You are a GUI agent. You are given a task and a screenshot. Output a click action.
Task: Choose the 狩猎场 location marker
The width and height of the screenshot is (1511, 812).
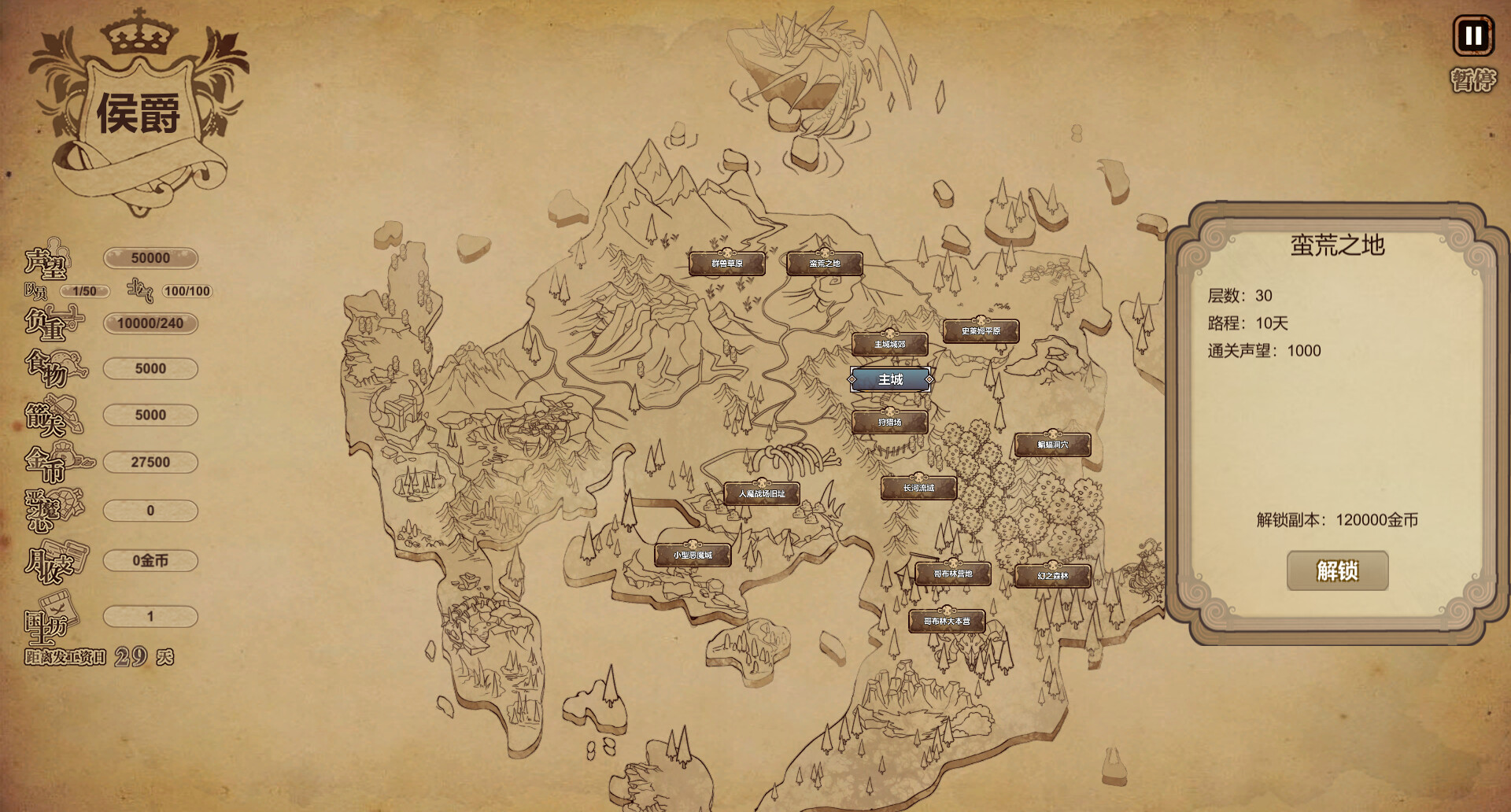click(x=890, y=423)
